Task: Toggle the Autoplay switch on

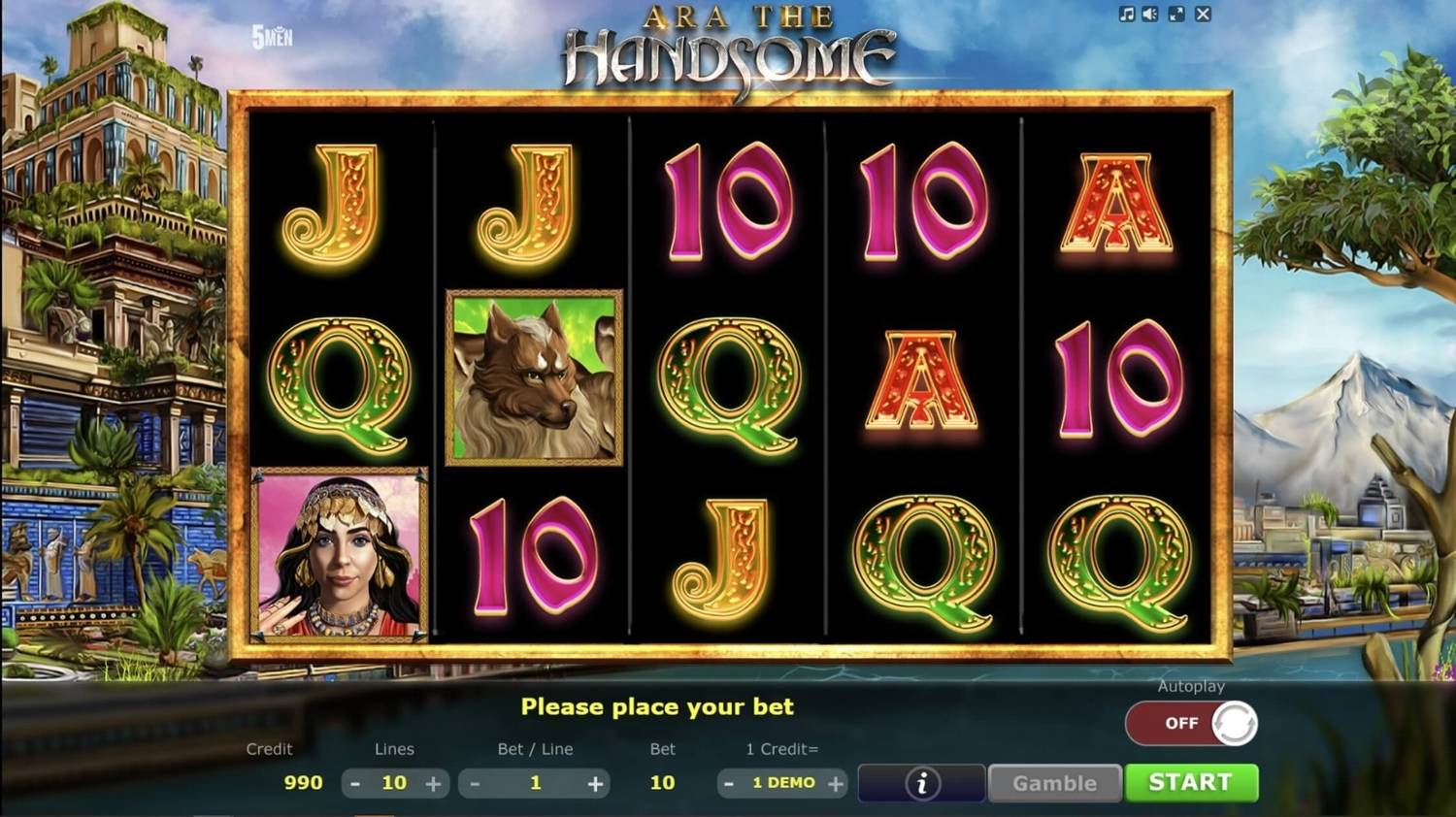Action: (x=1191, y=723)
